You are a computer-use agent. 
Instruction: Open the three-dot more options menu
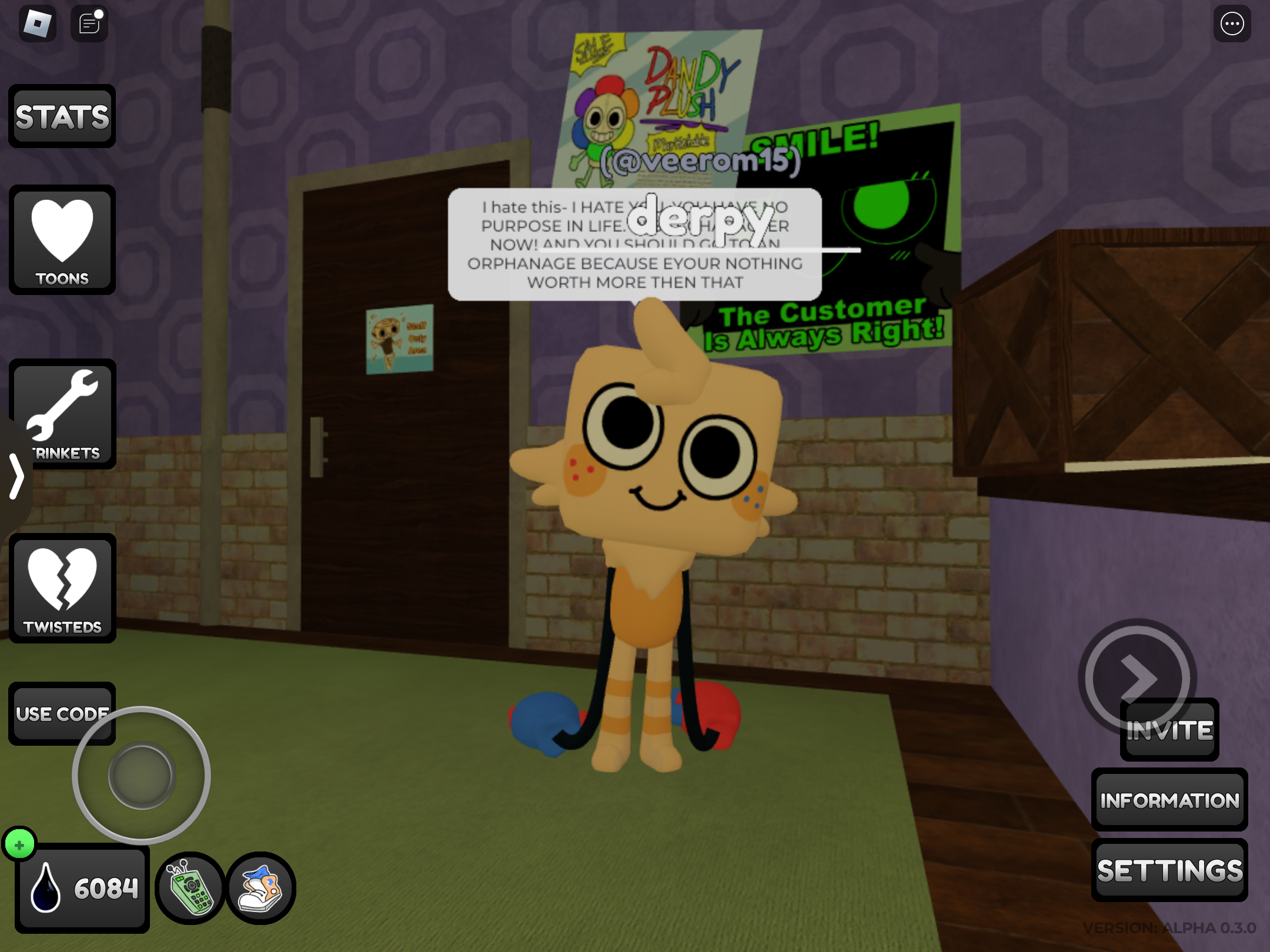click(x=1232, y=24)
